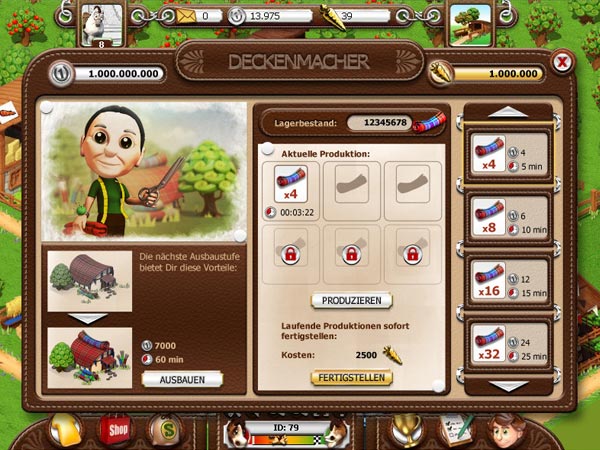The width and height of the screenshot is (600, 450).
Task: Open the farm house thumbnail at top
Action: 470,22
